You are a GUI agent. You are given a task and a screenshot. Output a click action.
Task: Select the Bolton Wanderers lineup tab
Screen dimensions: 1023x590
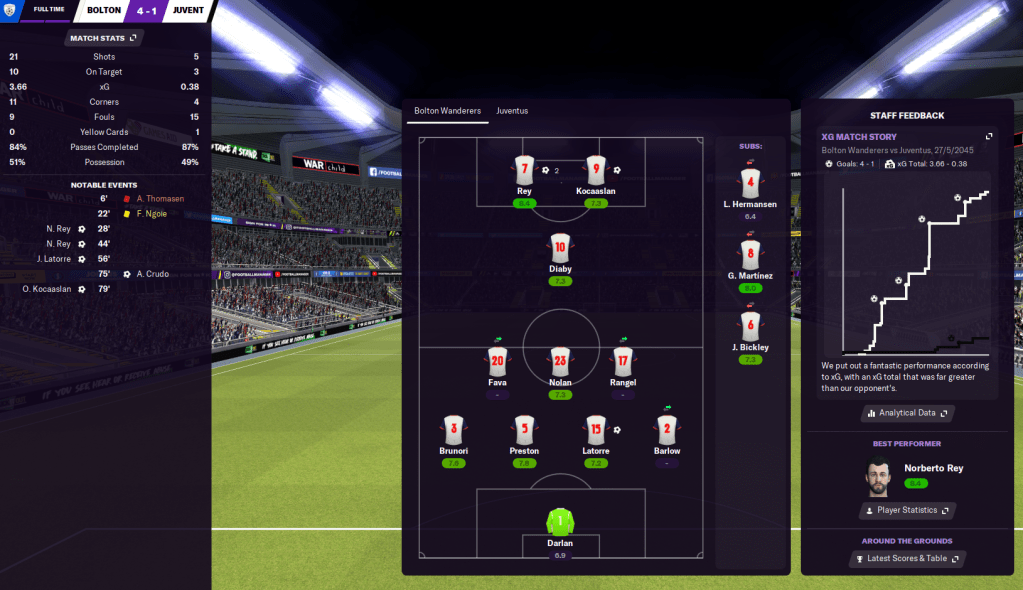(x=447, y=111)
